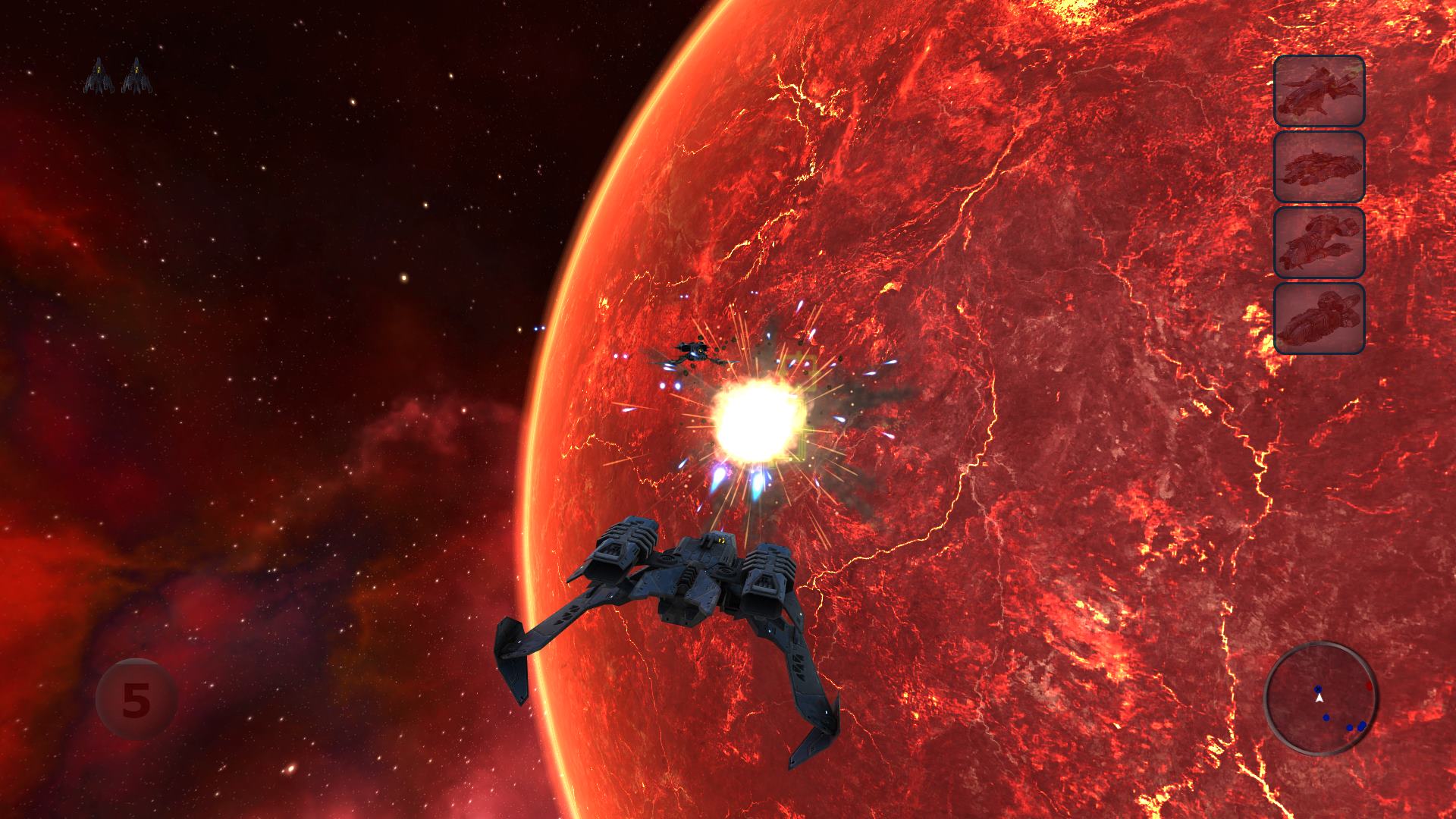This screenshot has height=819, width=1456.
Task: Click the right spare-life fighter icon
Action: [136, 72]
